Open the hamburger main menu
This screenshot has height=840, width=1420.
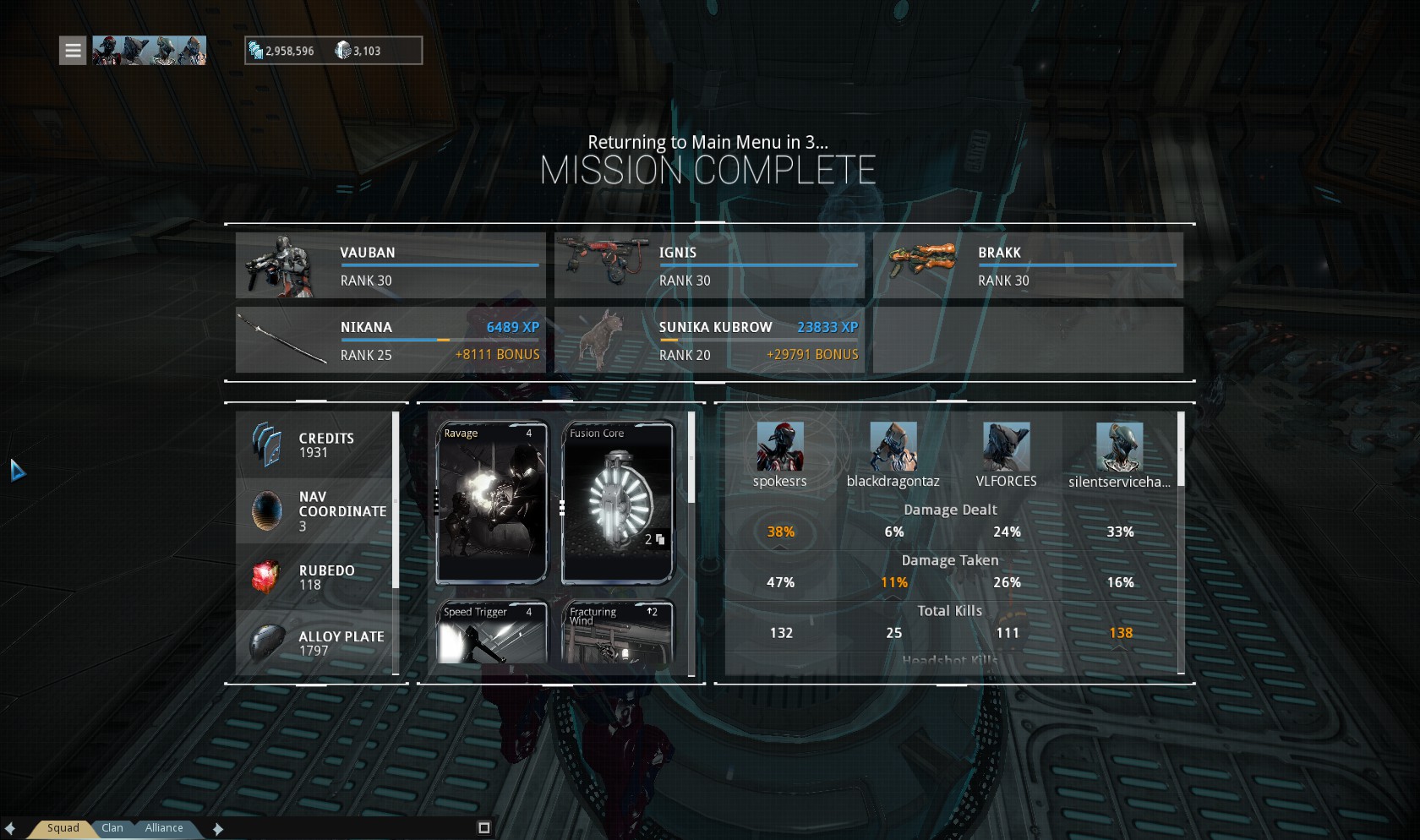(73, 51)
